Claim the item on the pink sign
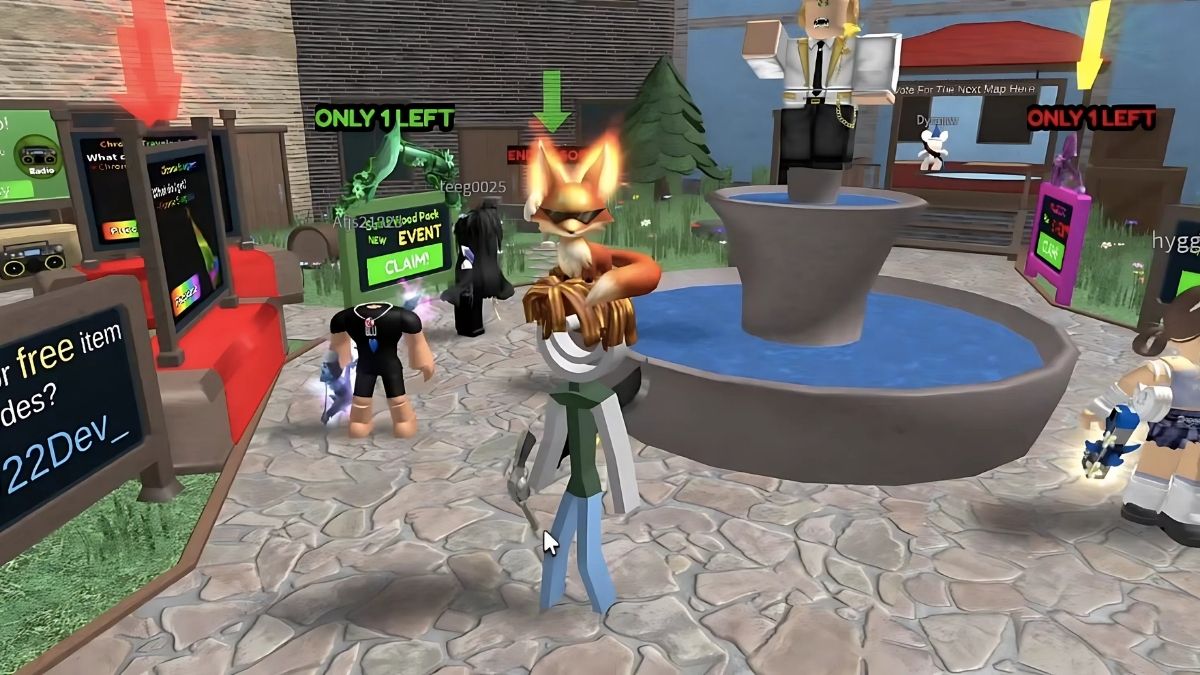 [x=1050, y=246]
